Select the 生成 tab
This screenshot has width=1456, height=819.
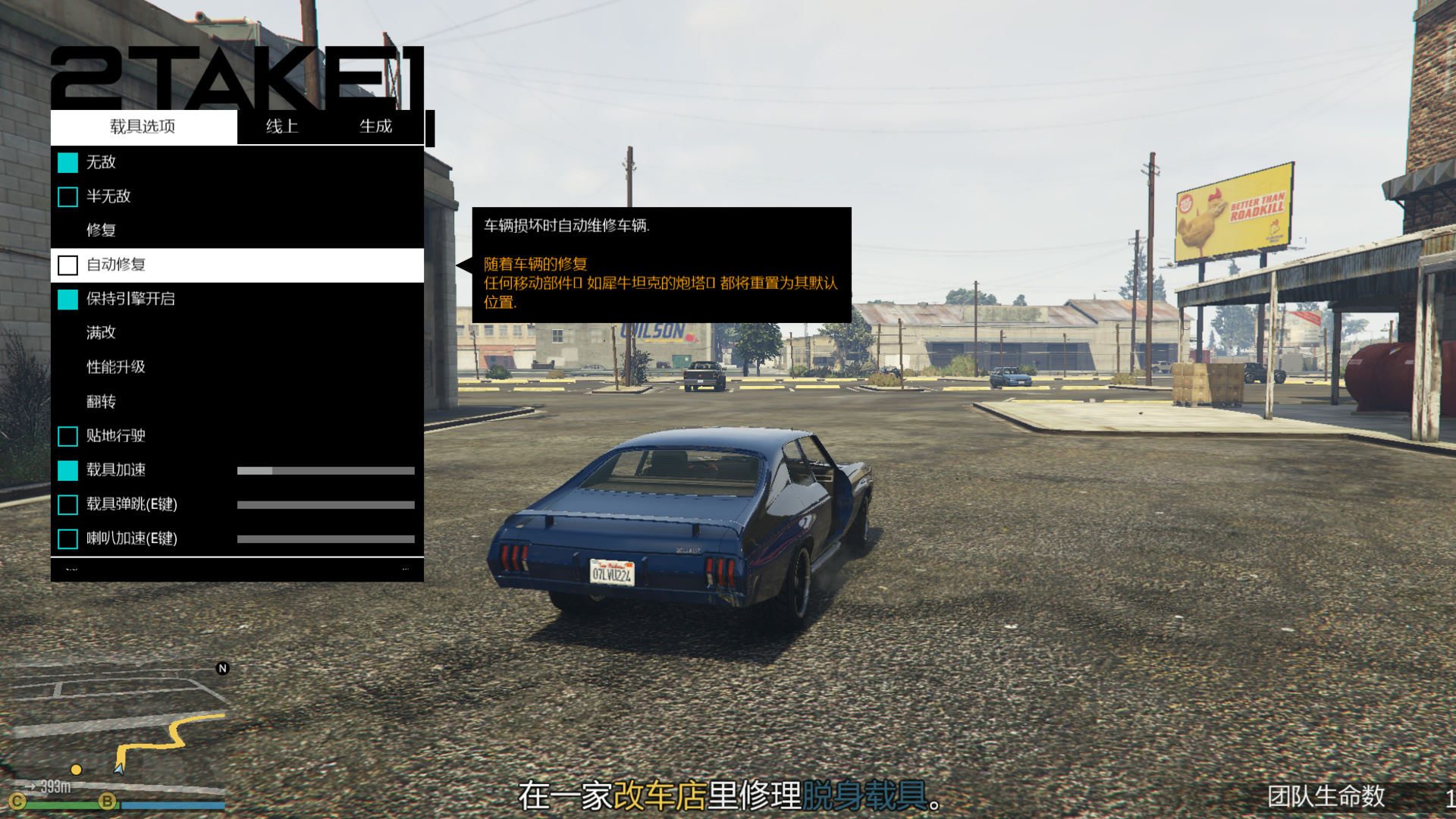(375, 127)
